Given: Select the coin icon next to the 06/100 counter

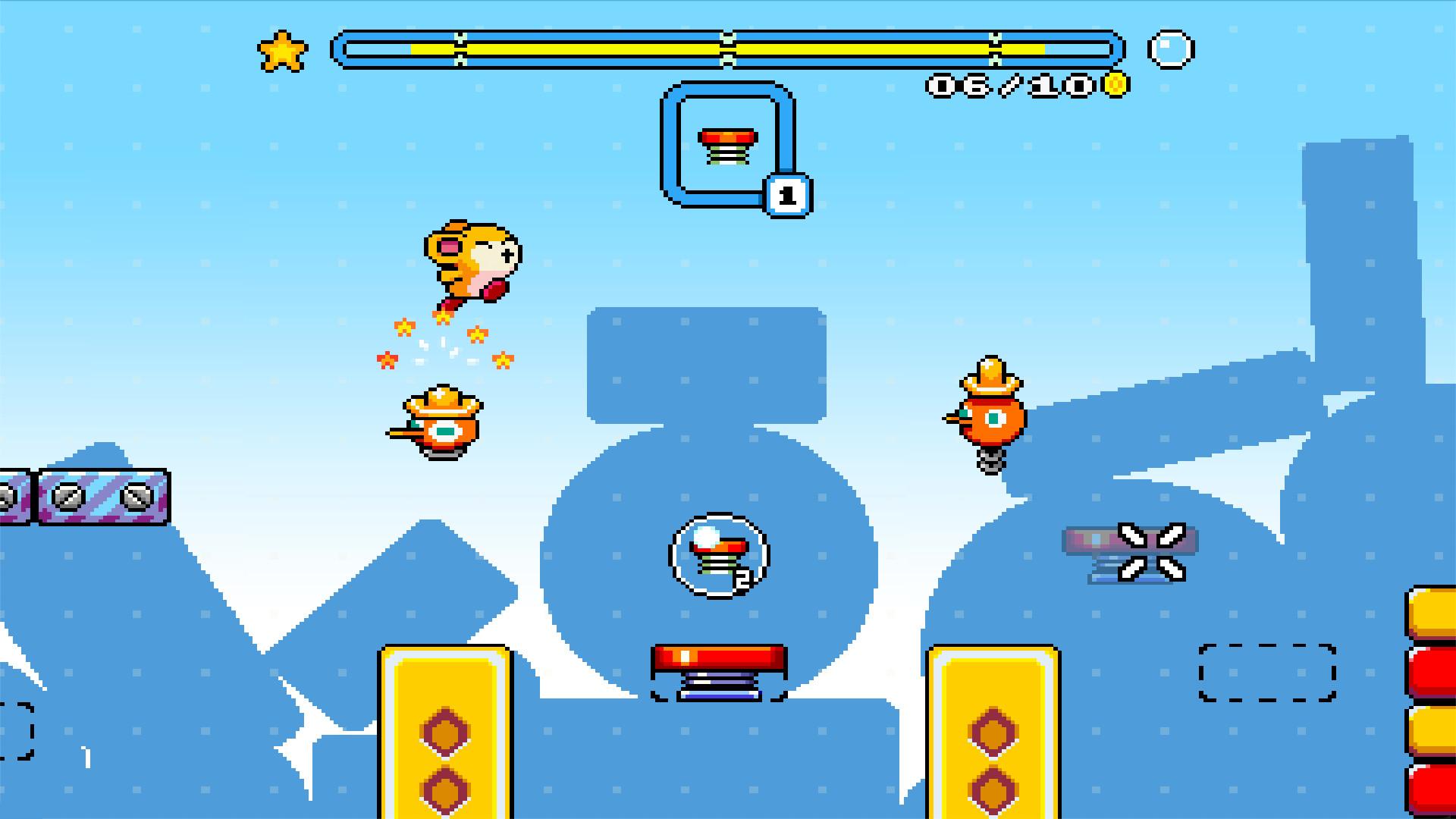Looking at the screenshot, I should coord(1113,83).
